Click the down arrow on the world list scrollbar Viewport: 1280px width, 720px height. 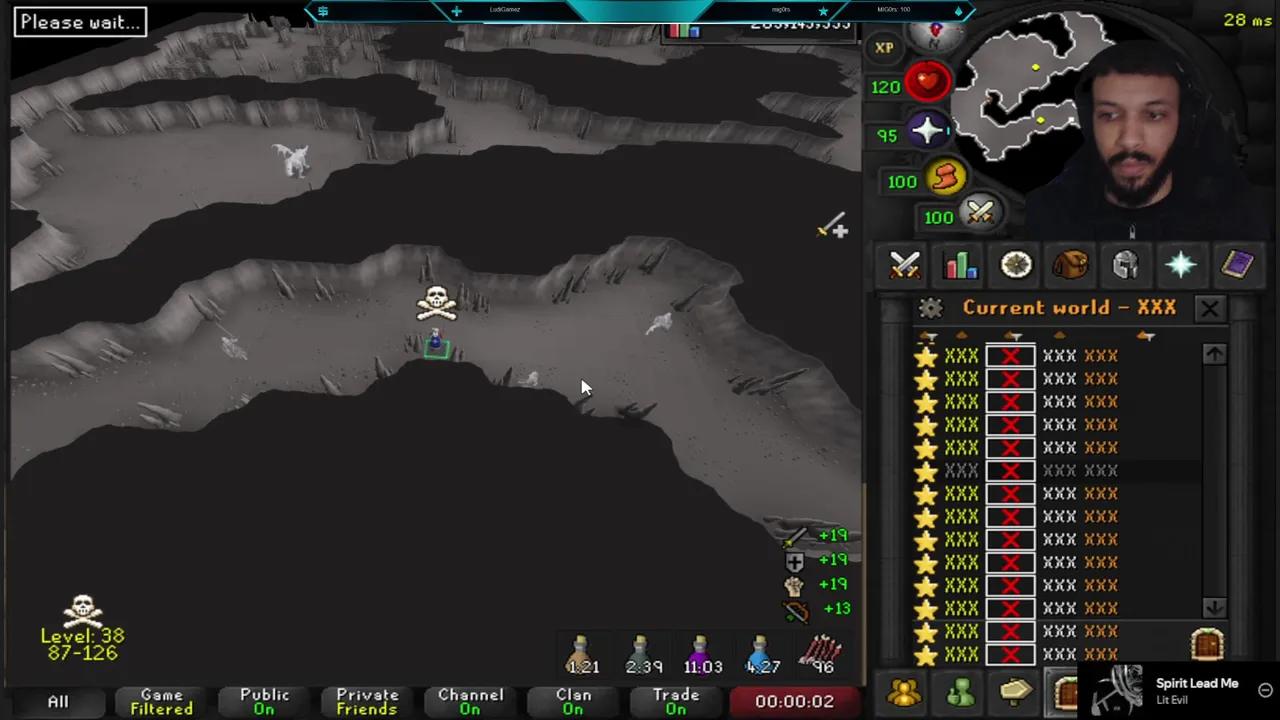1214,606
